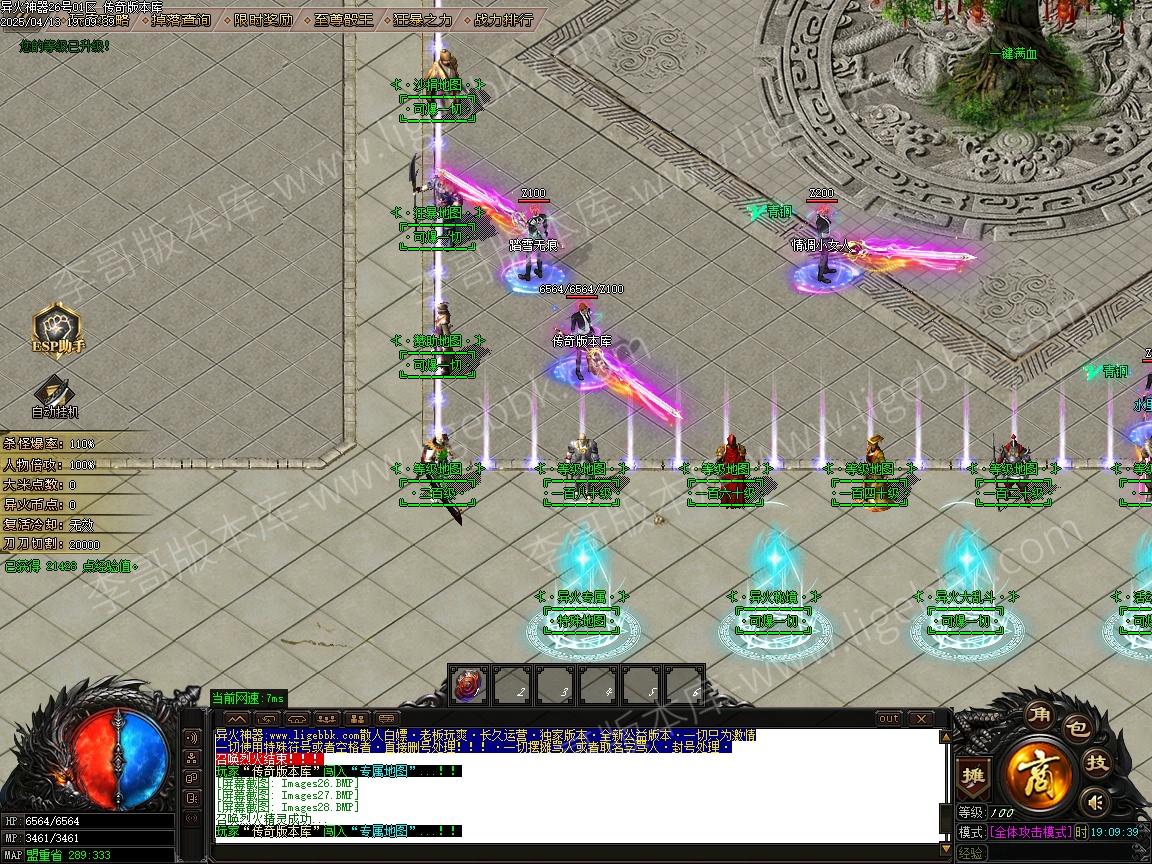Open the 限时奖励 timed rewards menu
This screenshot has width=1152, height=864.
(x=263, y=20)
